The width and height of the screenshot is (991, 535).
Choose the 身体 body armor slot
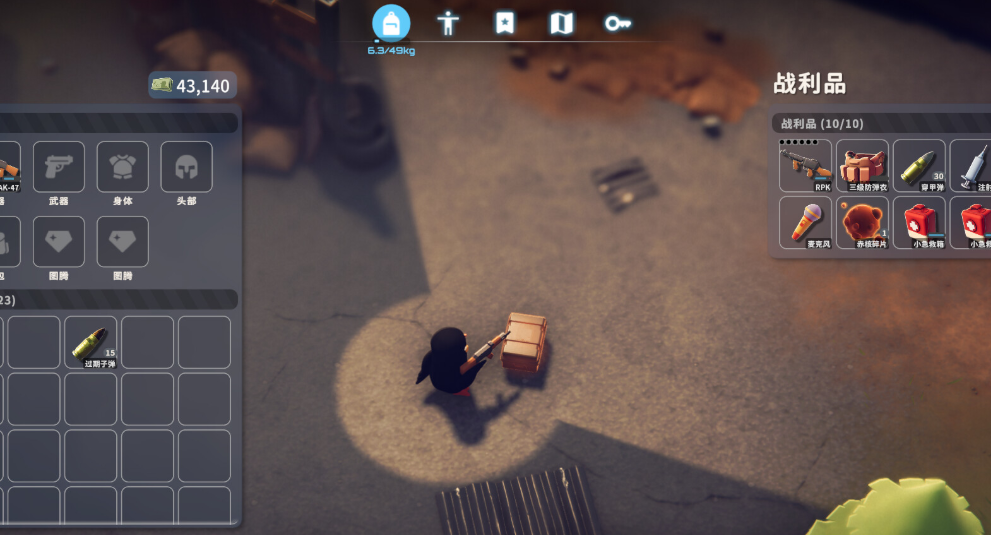coord(123,167)
